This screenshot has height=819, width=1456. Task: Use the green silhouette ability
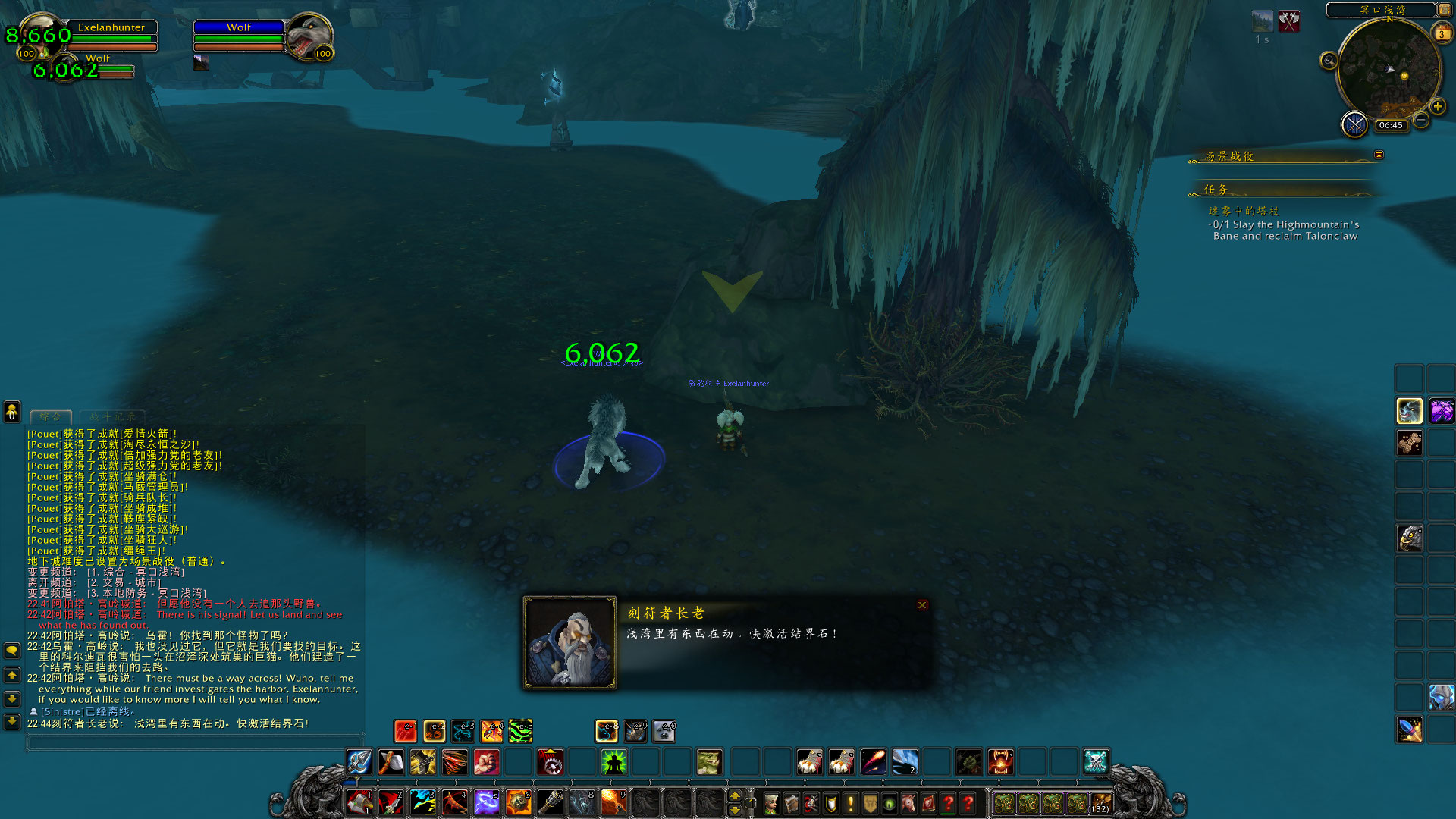(x=613, y=762)
